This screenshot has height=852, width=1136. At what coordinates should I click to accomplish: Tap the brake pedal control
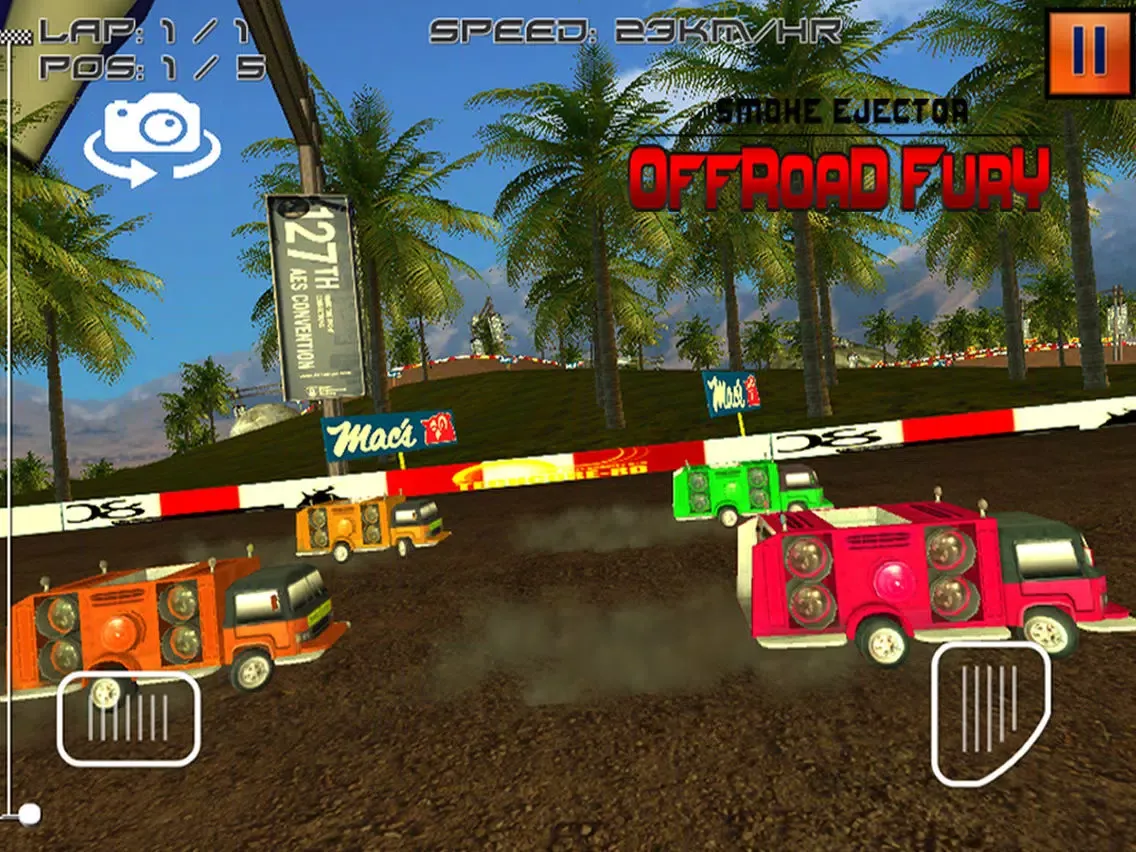click(x=128, y=718)
